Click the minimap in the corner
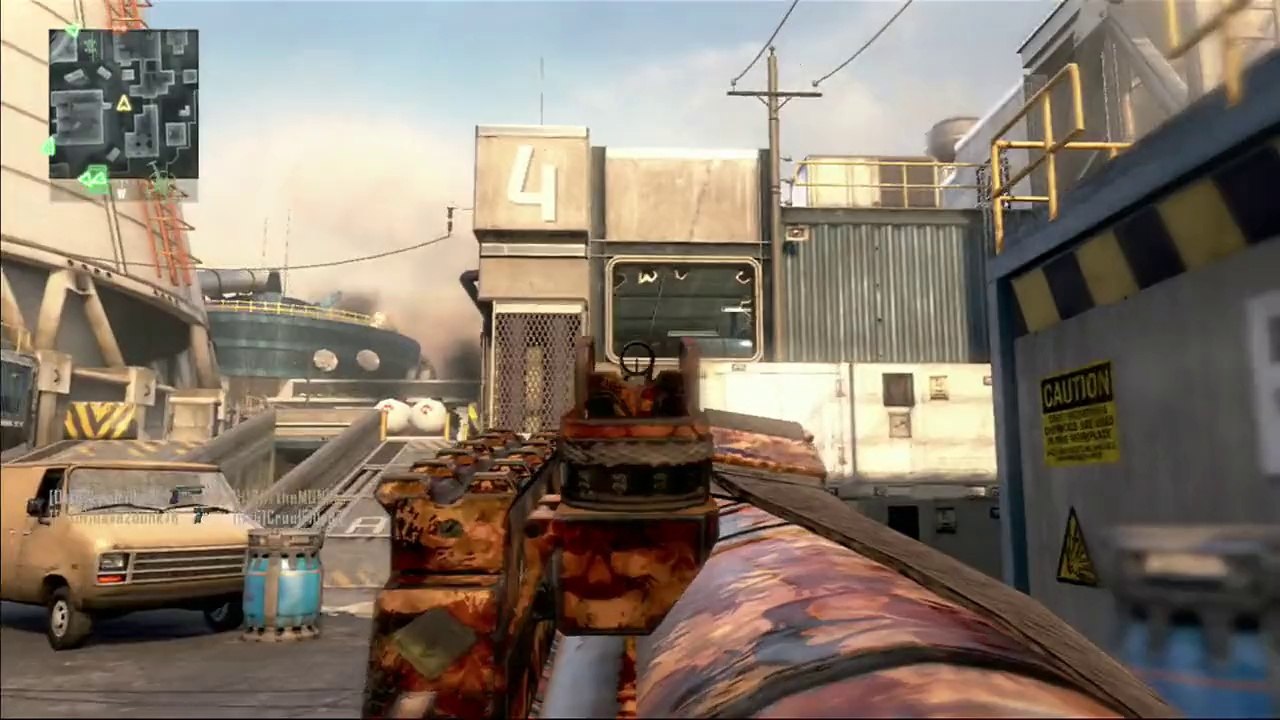The height and width of the screenshot is (720, 1280). click(123, 104)
